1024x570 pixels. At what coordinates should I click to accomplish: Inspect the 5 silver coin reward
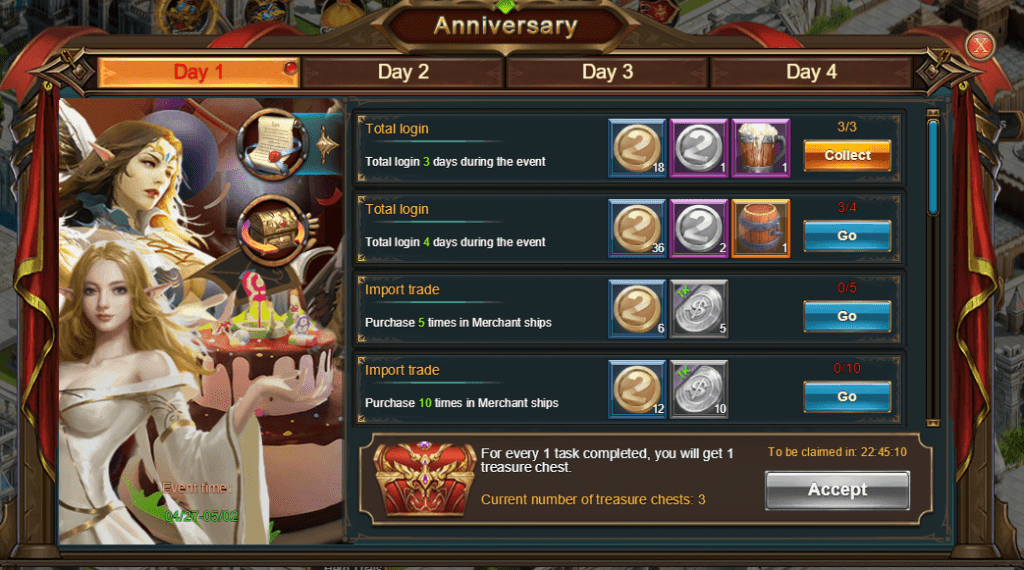[699, 309]
